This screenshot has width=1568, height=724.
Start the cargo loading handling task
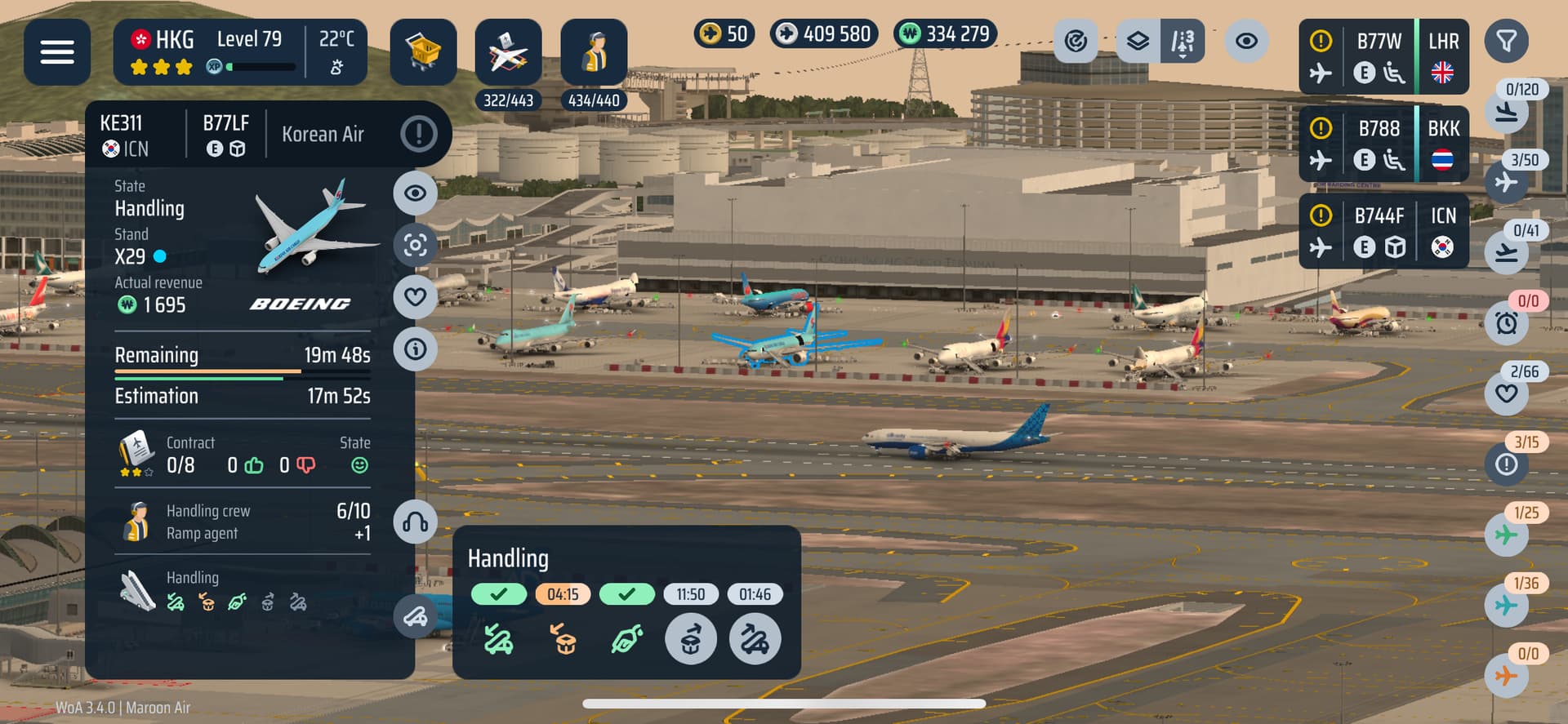pyautogui.click(x=691, y=639)
